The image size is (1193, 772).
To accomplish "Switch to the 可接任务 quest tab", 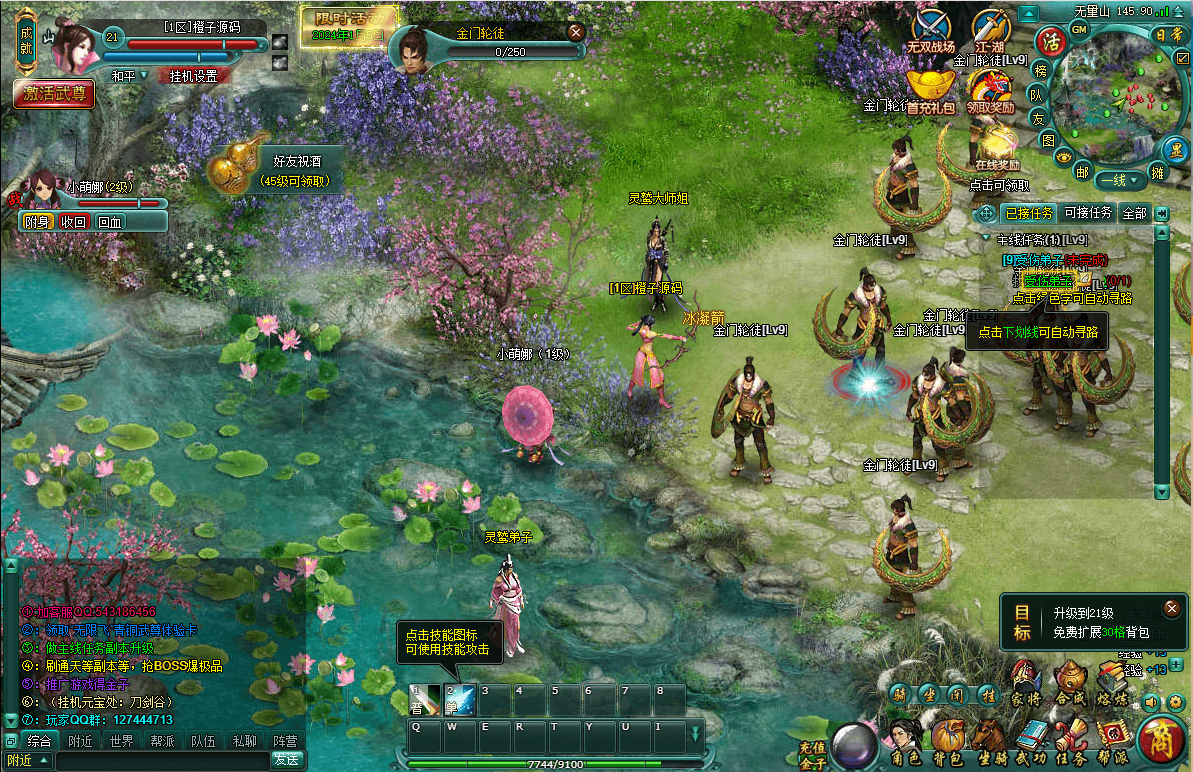I will 1088,213.
